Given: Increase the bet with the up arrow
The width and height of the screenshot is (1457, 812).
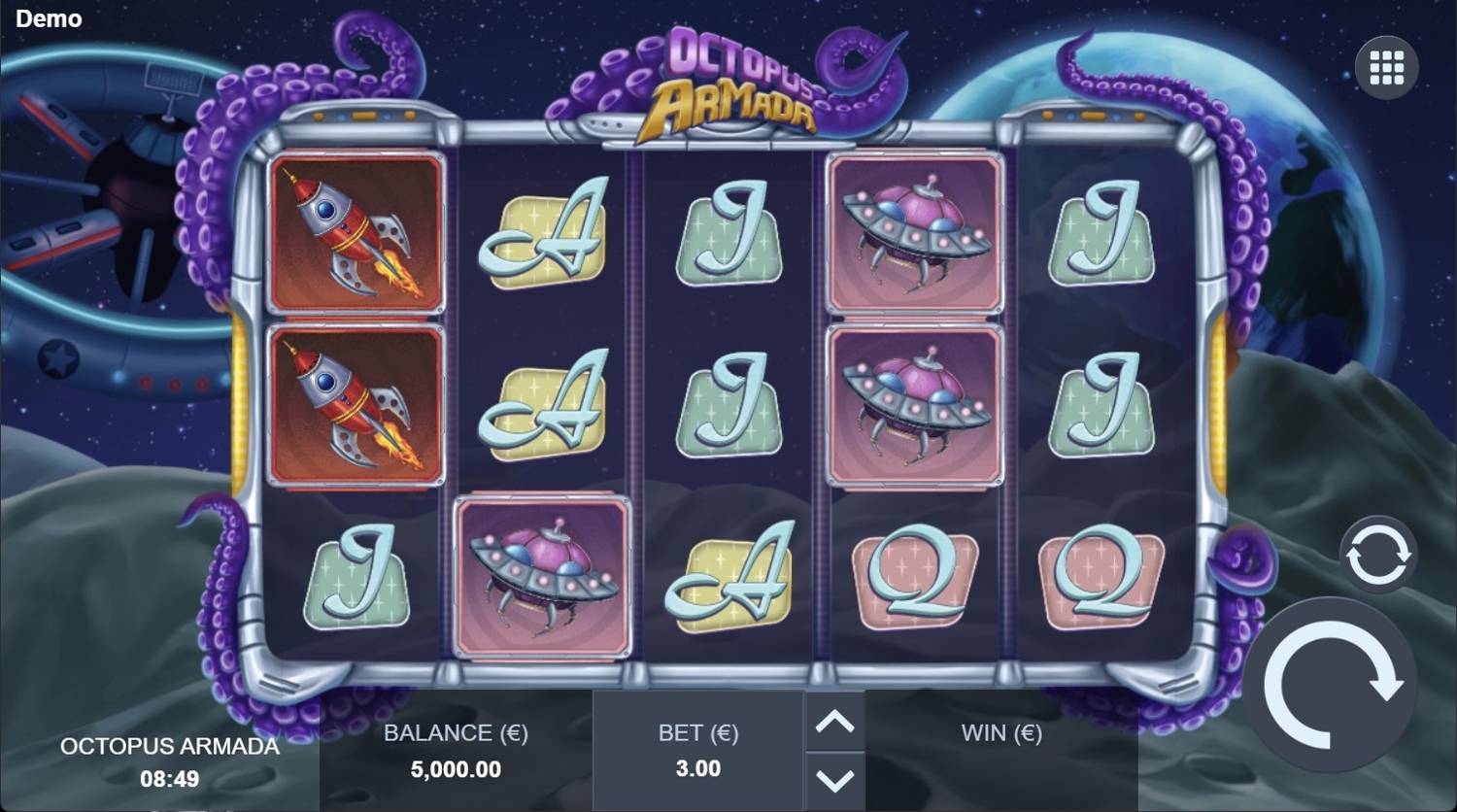Looking at the screenshot, I should point(833,724).
